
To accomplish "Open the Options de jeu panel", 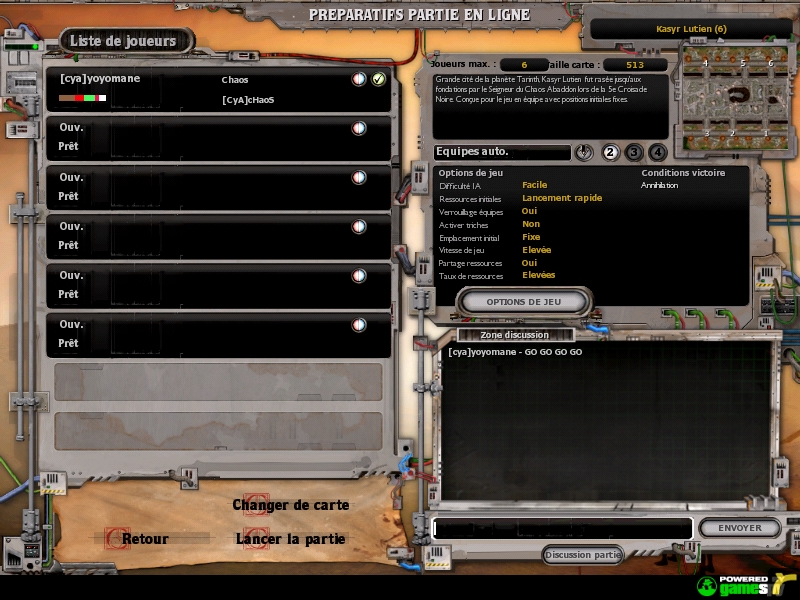I will tap(524, 301).
